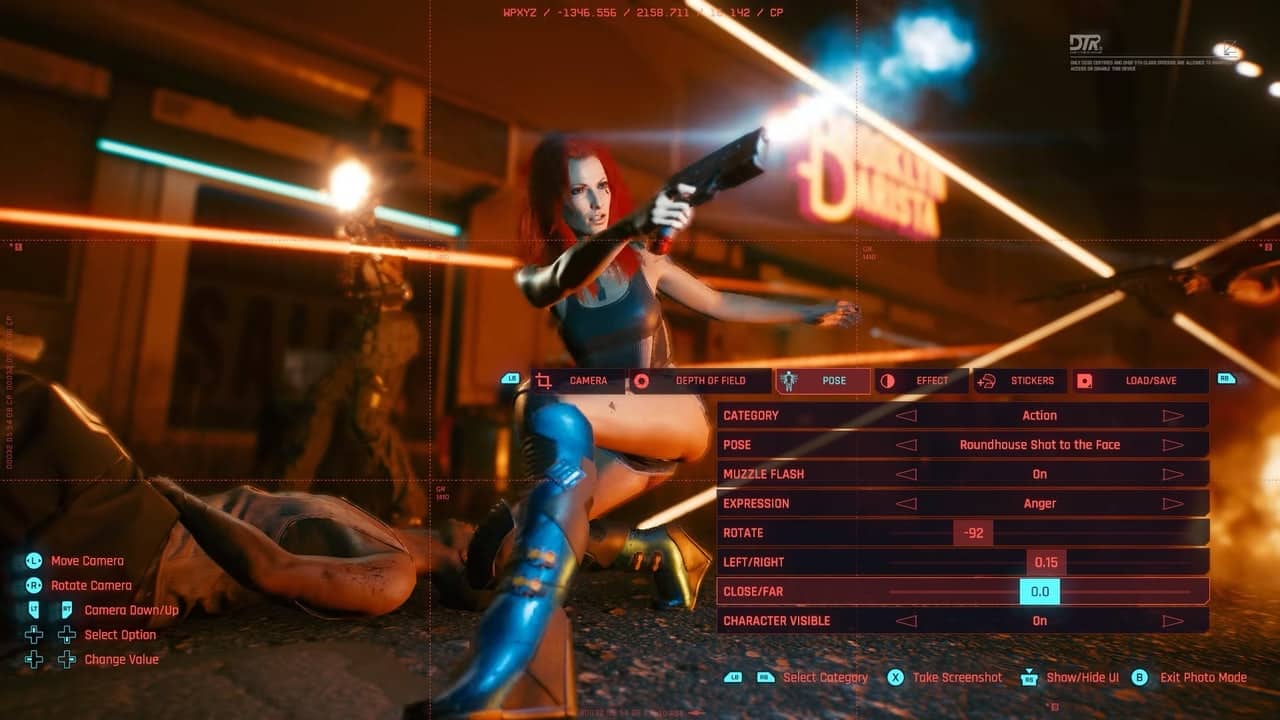
Task: Choose the next Pose with right arrow
Action: [1173, 445]
